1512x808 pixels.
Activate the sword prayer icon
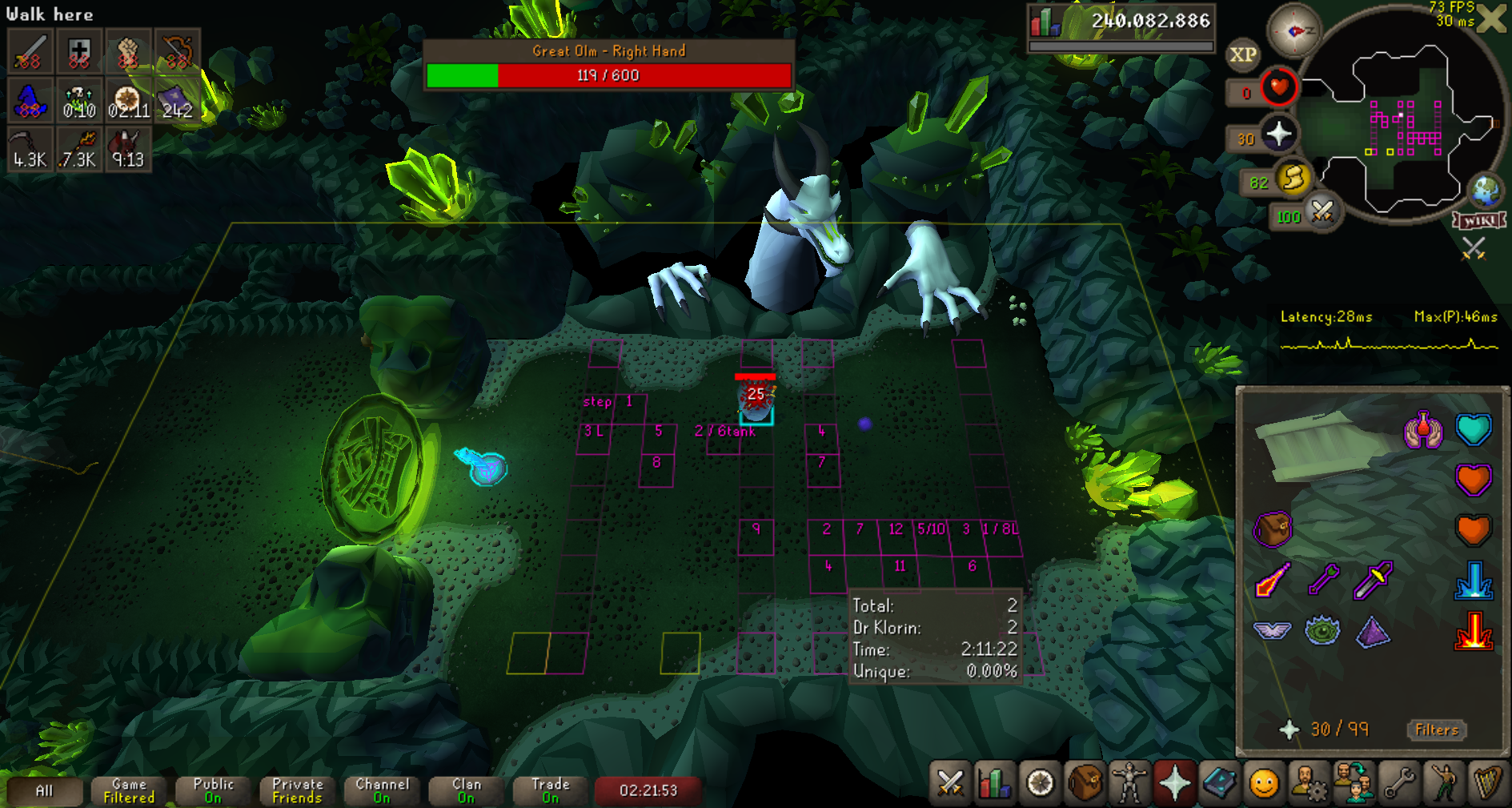click(x=1374, y=580)
